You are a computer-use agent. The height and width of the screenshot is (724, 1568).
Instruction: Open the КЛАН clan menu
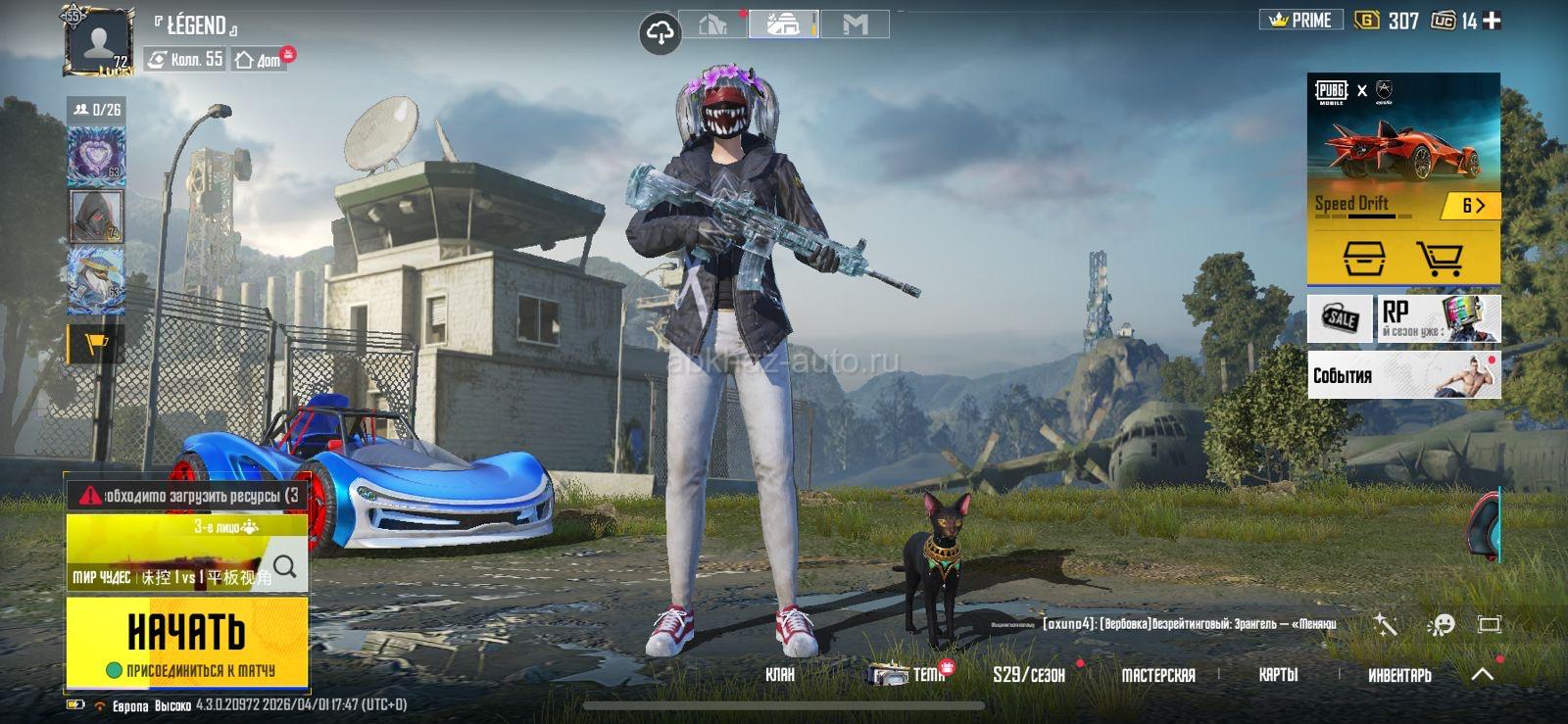[x=780, y=674]
